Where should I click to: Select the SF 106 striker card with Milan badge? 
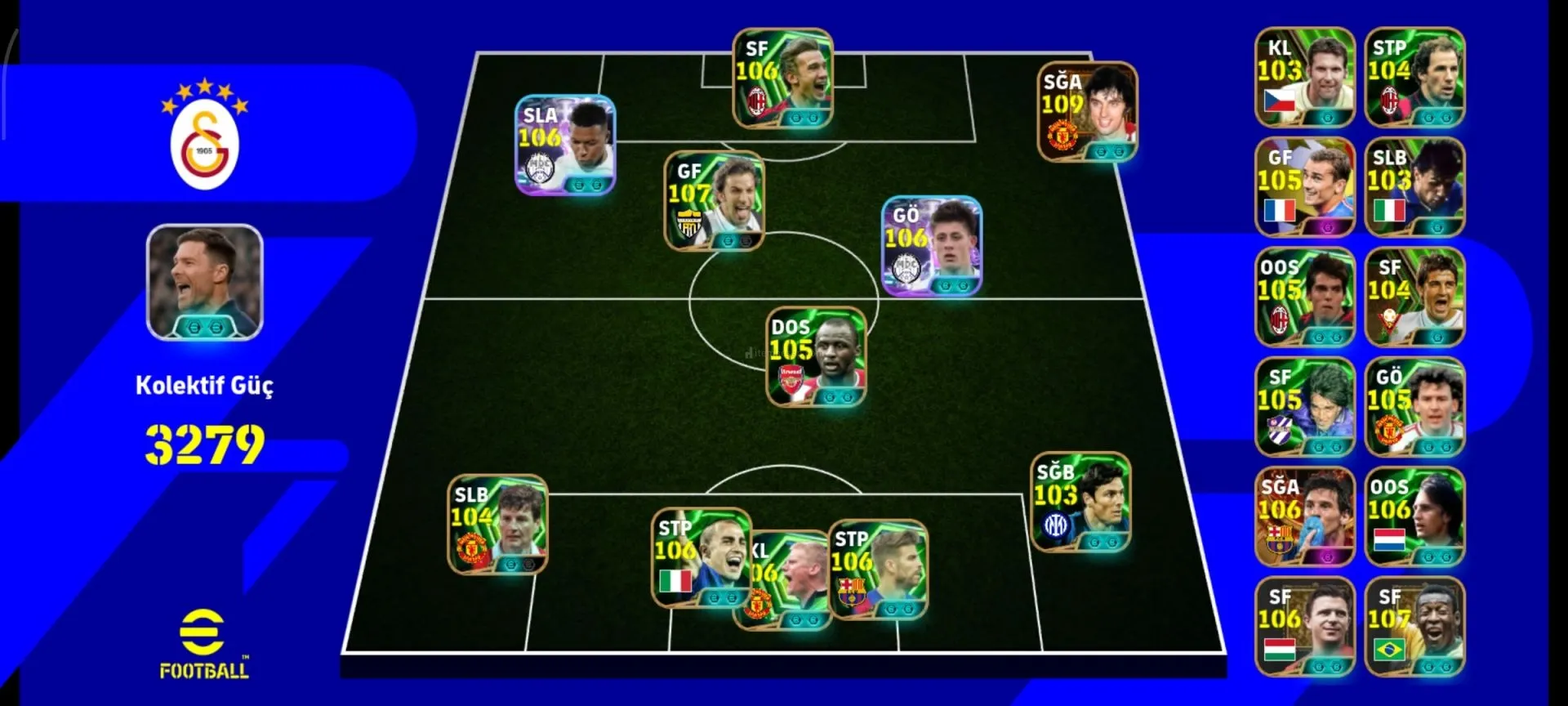[x=782, y=78]
